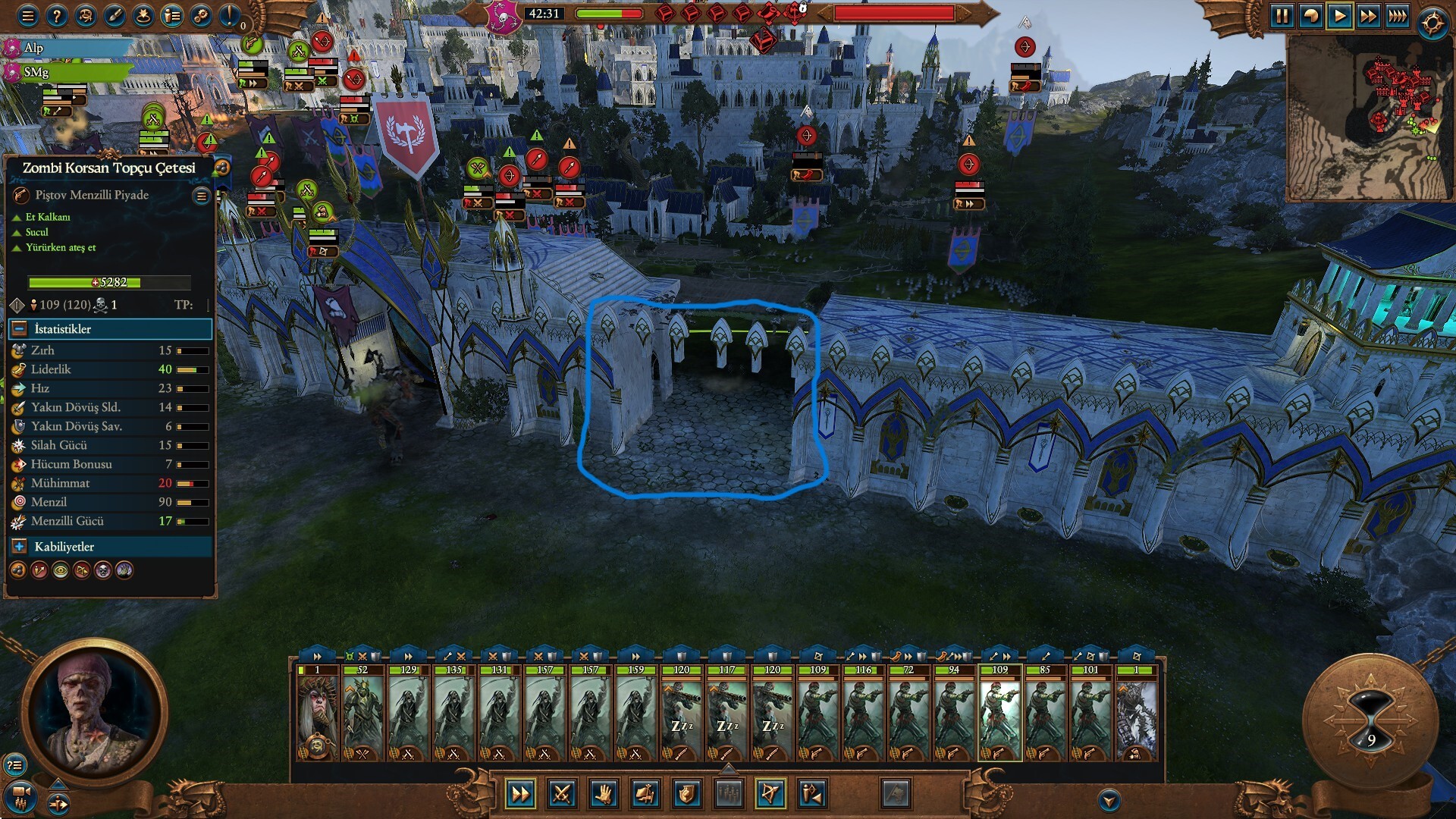Viewport: 1456px width, 819px height.
Task: Click the group formation soldiers icon
Action: [x=730, y=794]
